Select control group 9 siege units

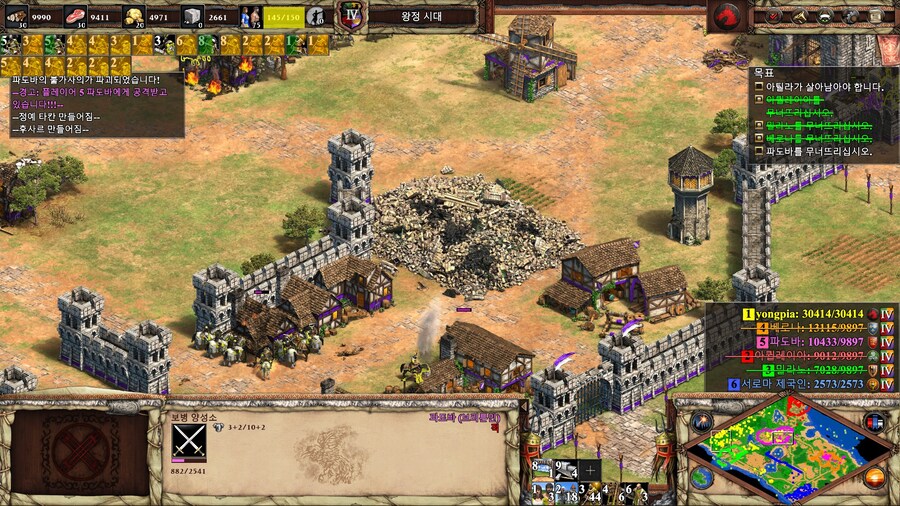pos(567,469)
